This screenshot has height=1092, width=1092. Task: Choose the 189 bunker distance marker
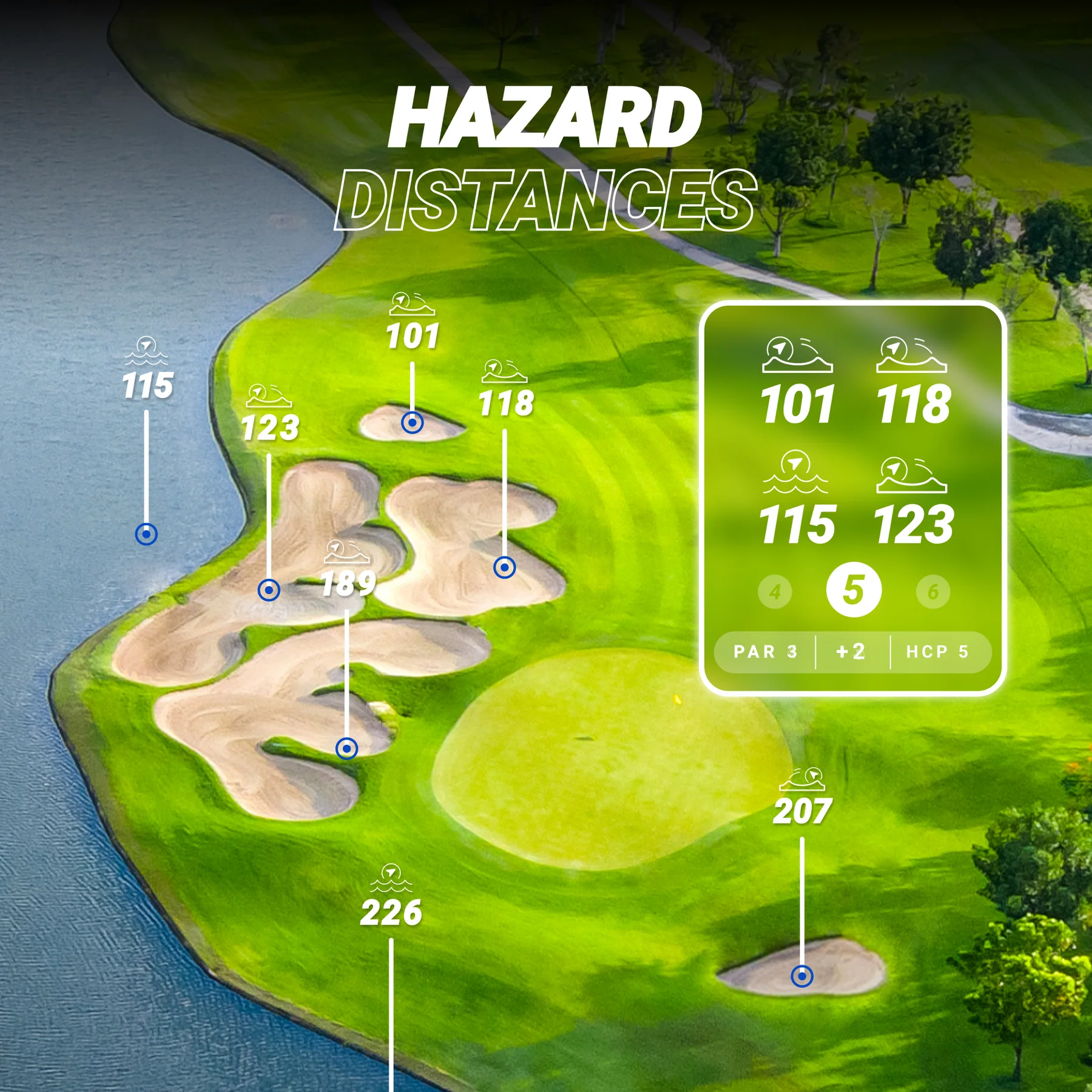point(348,584)
